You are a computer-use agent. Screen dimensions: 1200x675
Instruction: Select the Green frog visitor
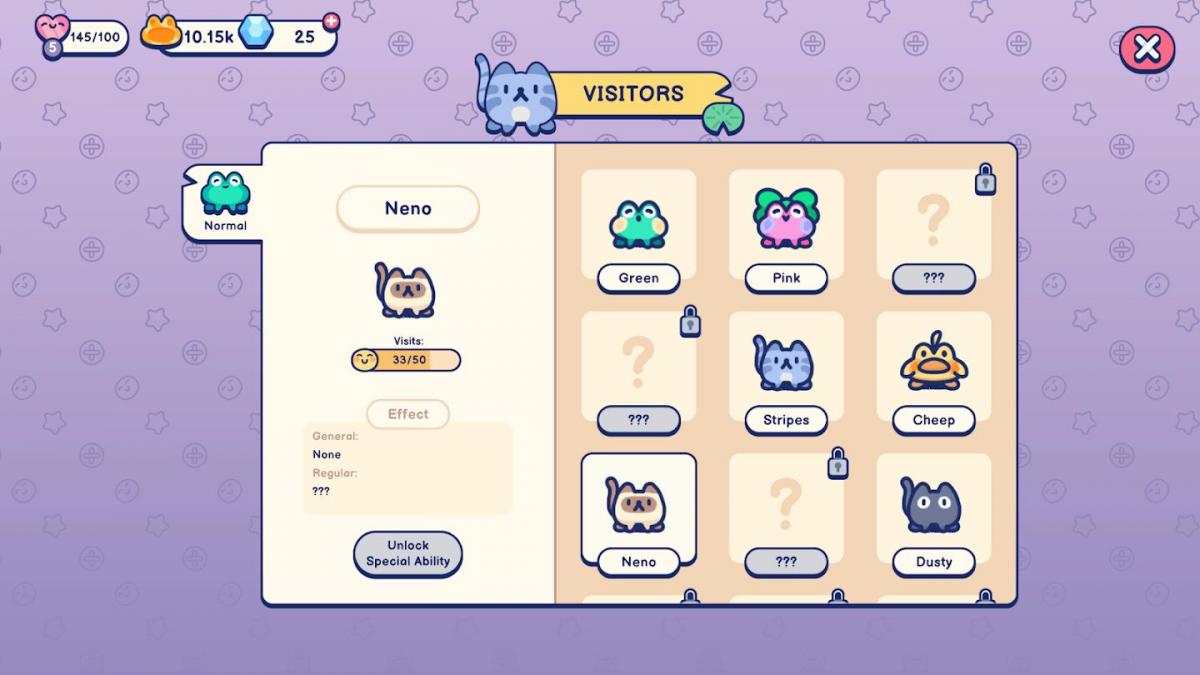(x=638, y=232)
